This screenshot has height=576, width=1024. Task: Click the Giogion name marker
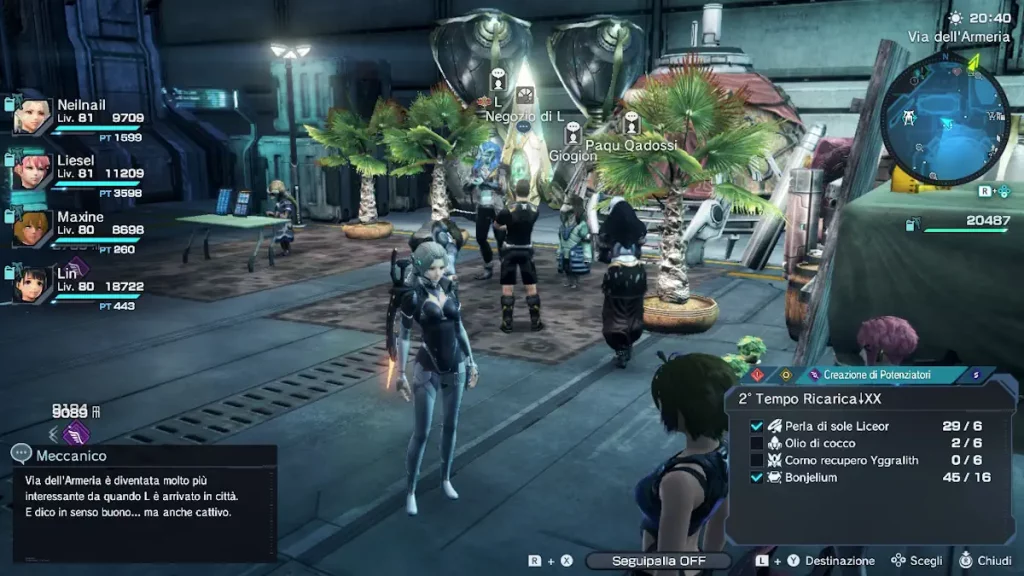click(x=573, y=156)
